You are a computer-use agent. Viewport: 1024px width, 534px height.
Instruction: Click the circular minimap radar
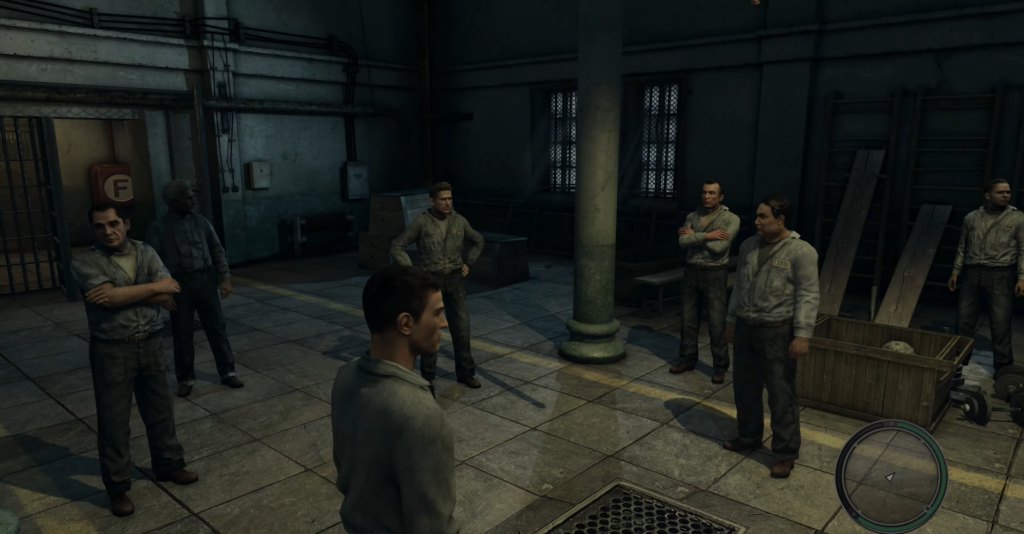(x=890, y=474)
